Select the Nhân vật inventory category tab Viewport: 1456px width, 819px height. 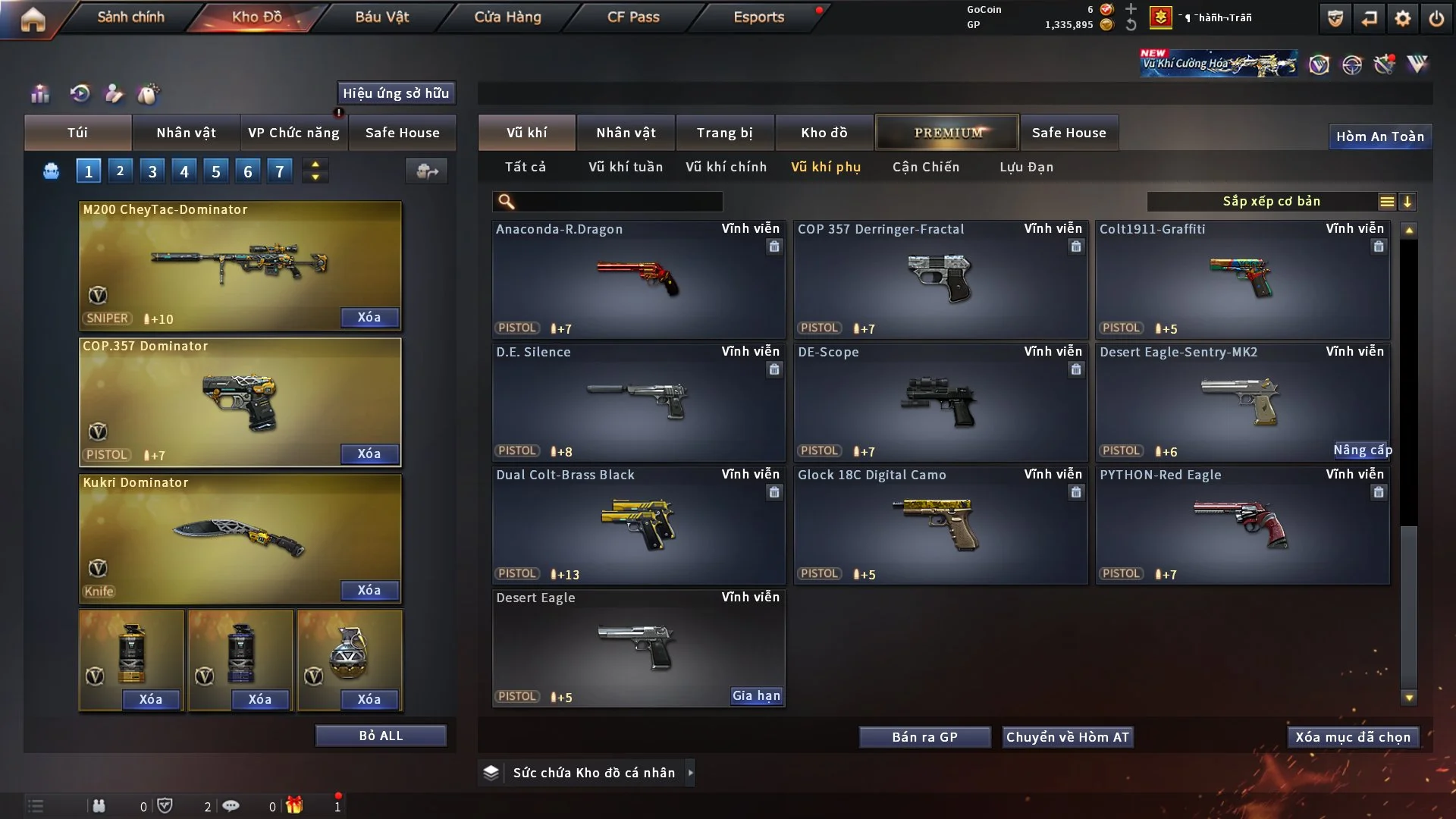coord(626,133)
